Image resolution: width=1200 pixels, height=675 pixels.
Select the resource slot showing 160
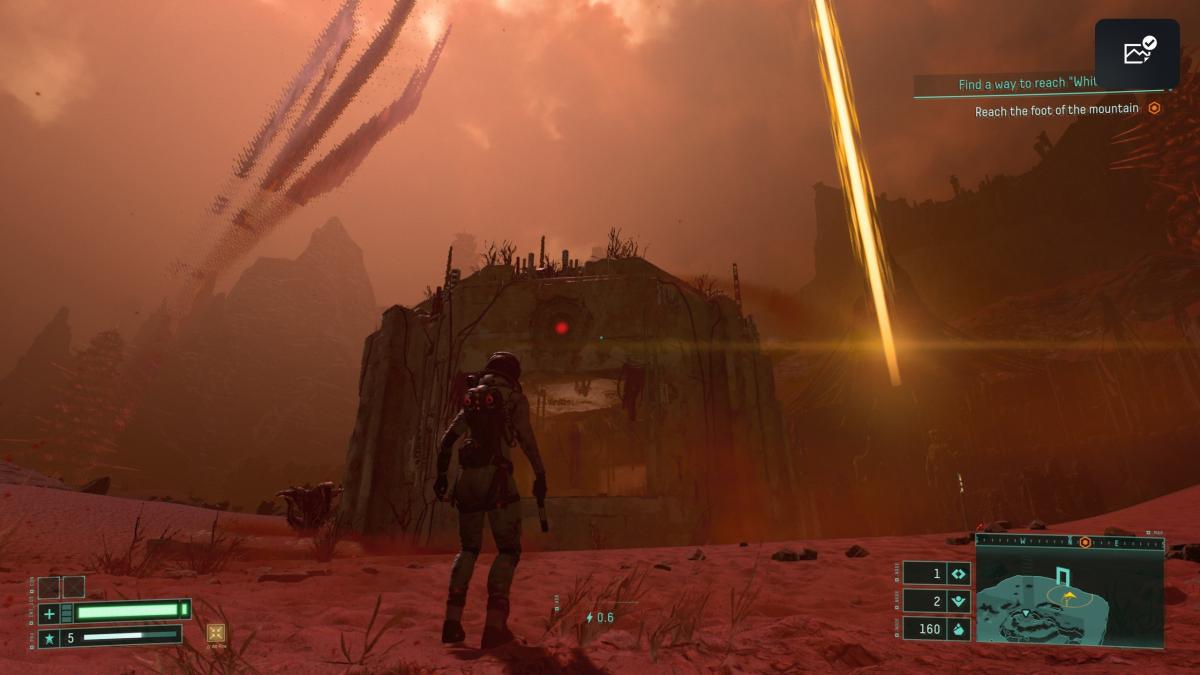click(937, 629)
